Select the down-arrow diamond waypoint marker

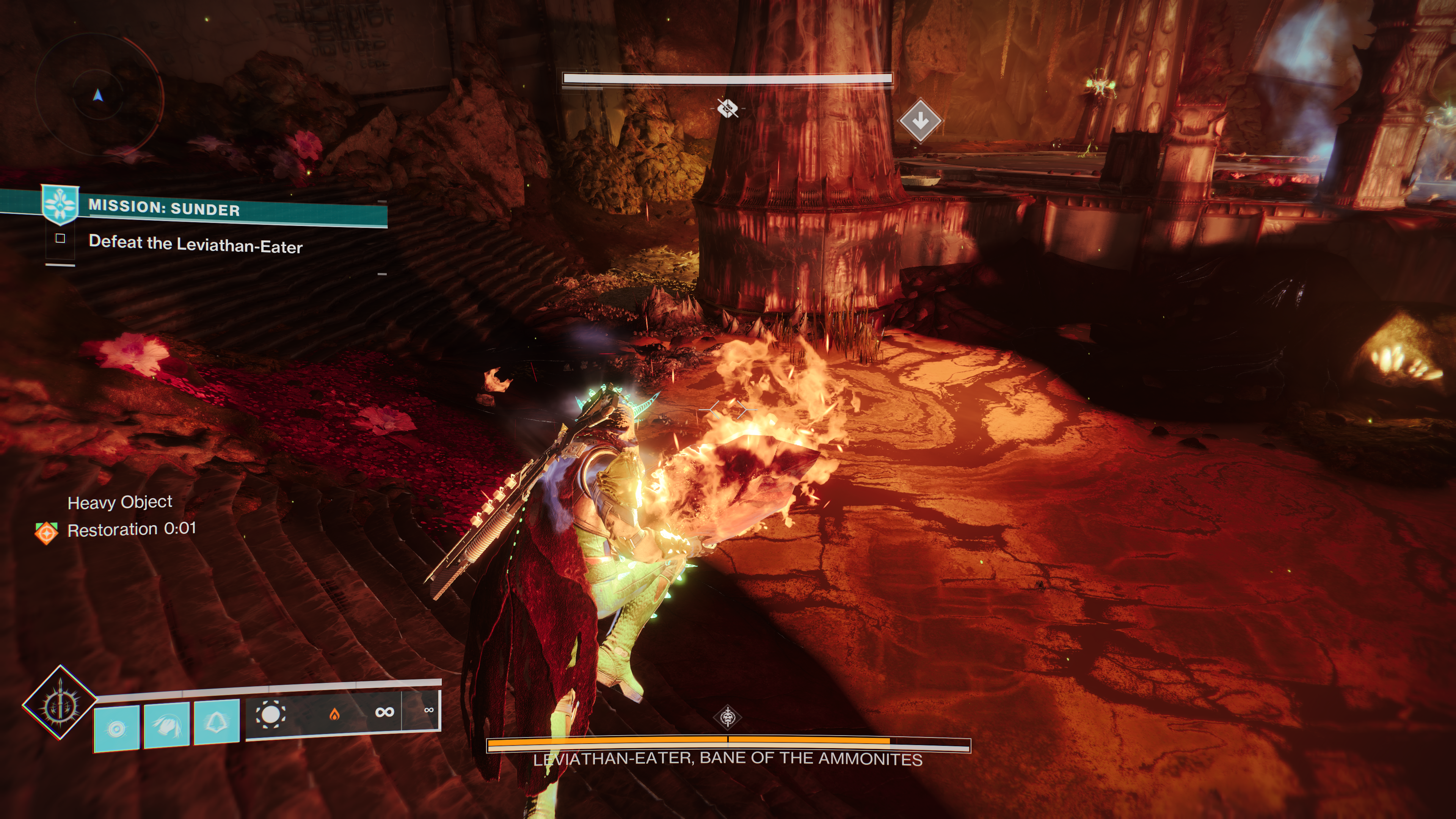[919, 120]
